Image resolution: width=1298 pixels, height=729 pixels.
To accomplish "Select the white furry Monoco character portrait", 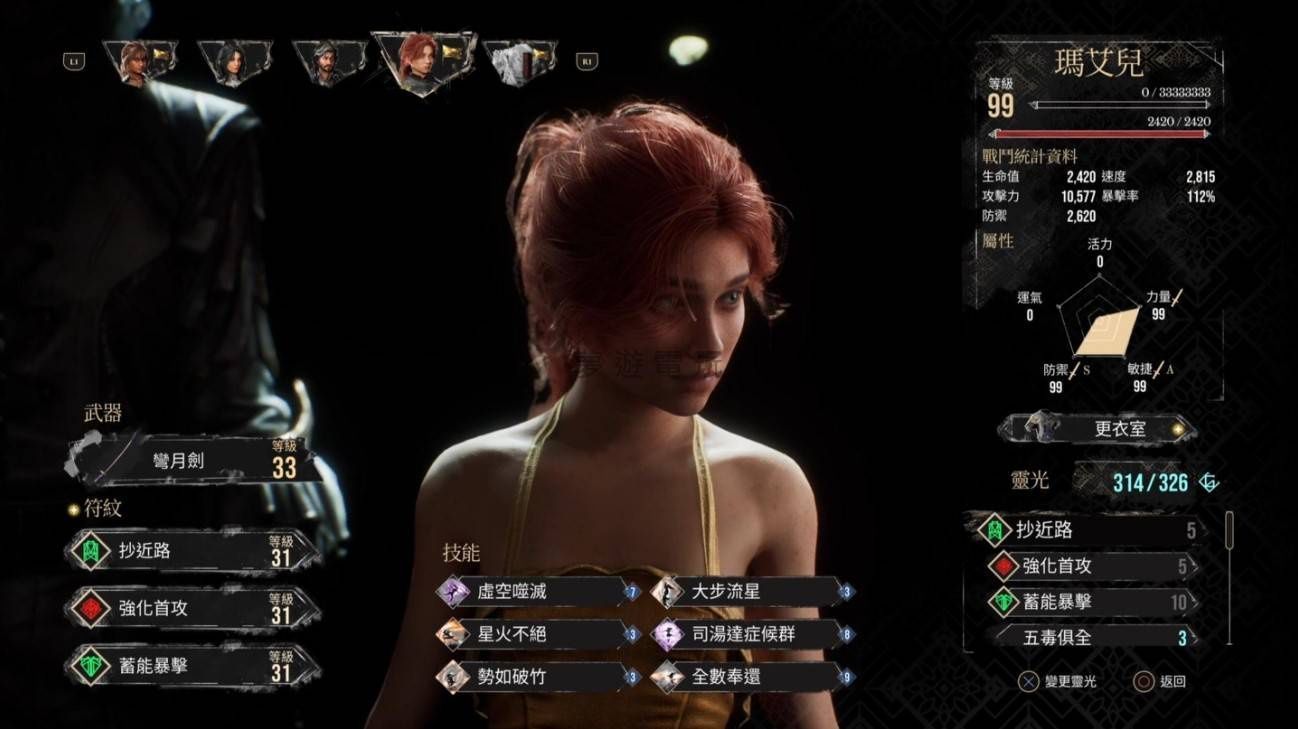I will click(518, 62).
